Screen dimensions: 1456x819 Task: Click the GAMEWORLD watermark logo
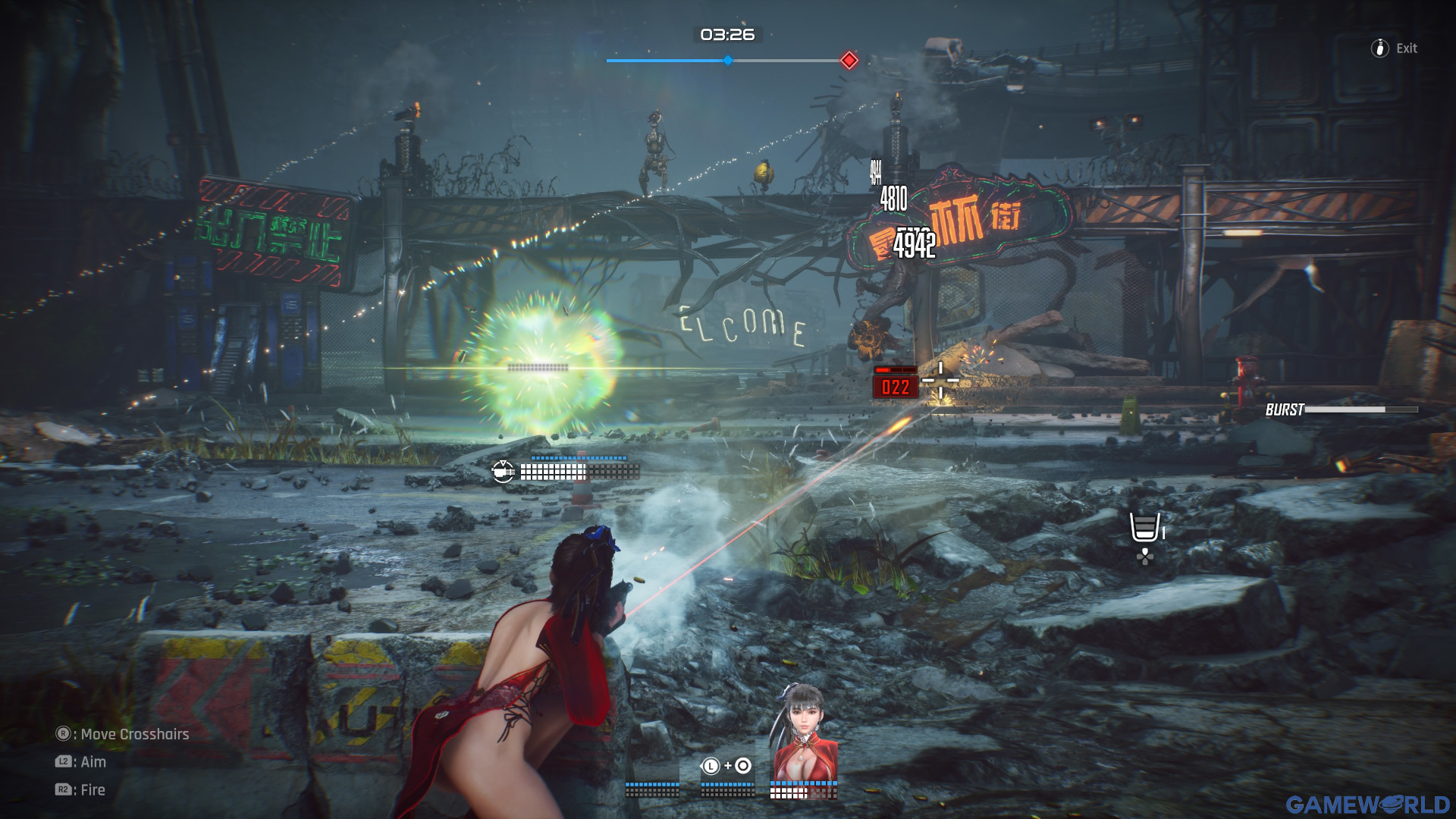point(1367,804)
